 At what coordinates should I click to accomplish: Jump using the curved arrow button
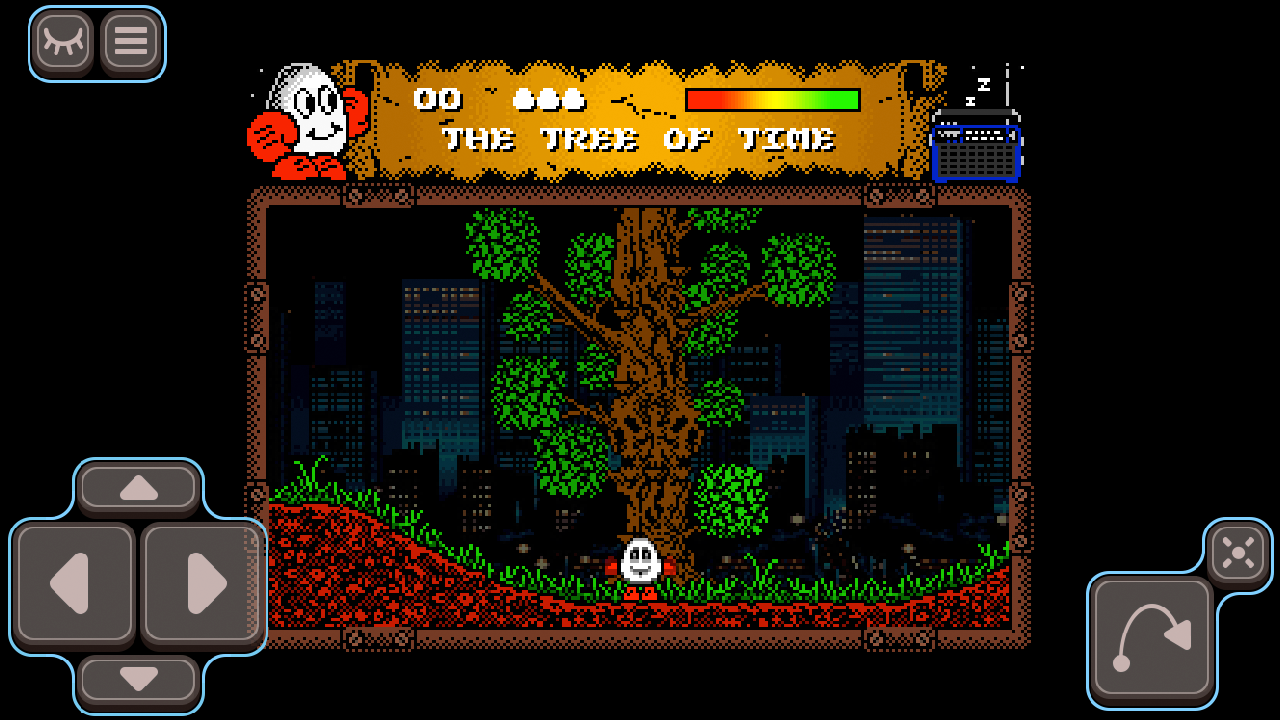1152,637
